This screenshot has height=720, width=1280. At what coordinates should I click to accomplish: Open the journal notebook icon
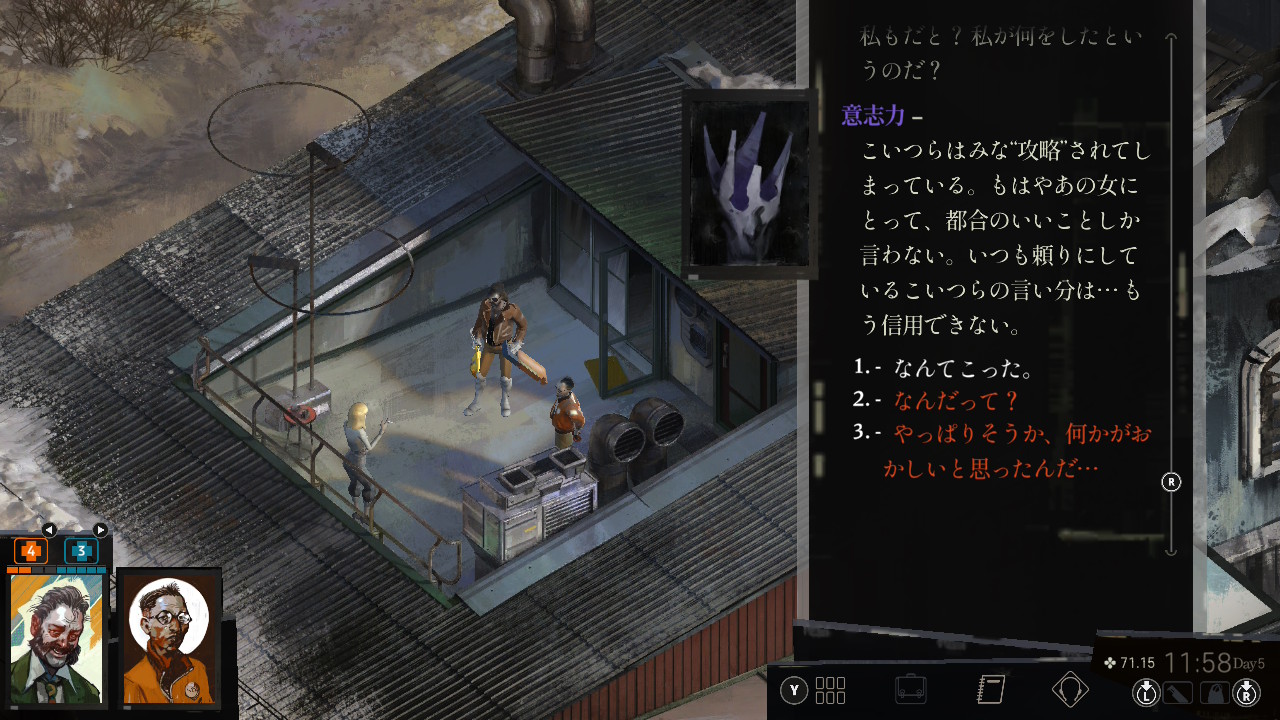tap(990, 690)
